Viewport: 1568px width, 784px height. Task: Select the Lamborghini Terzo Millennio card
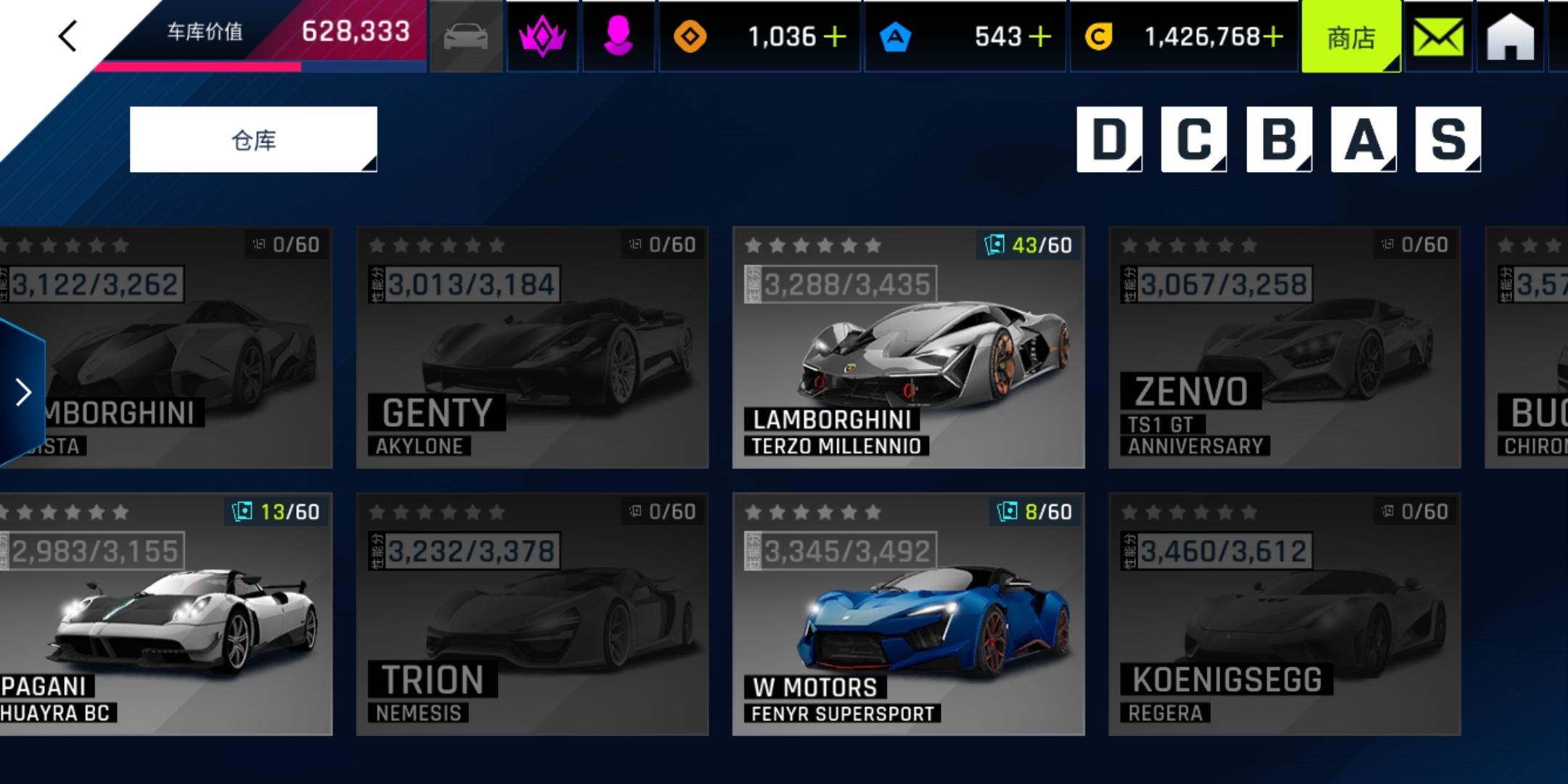(x=908, y=347)
